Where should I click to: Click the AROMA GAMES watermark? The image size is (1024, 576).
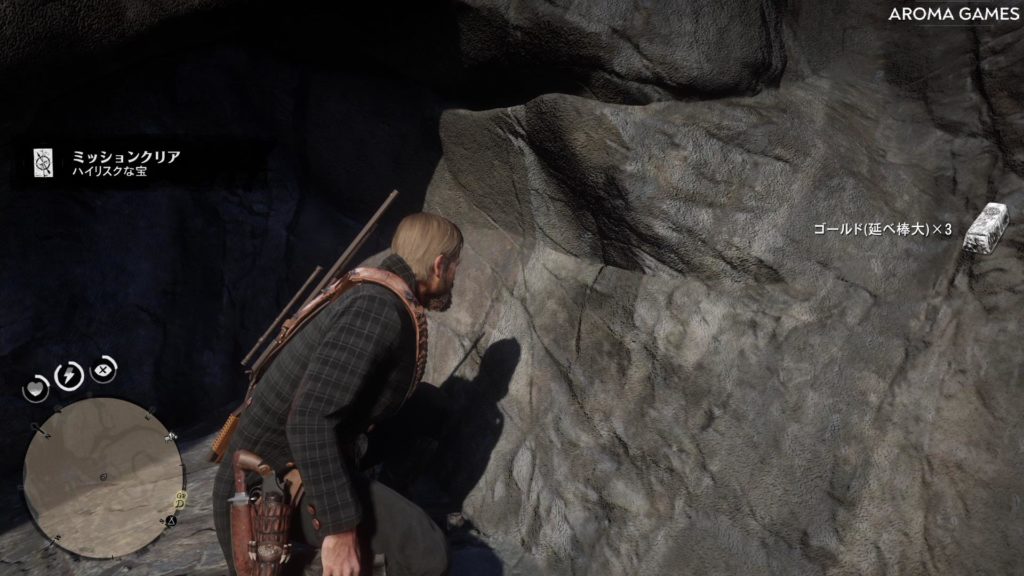[954, 14]
